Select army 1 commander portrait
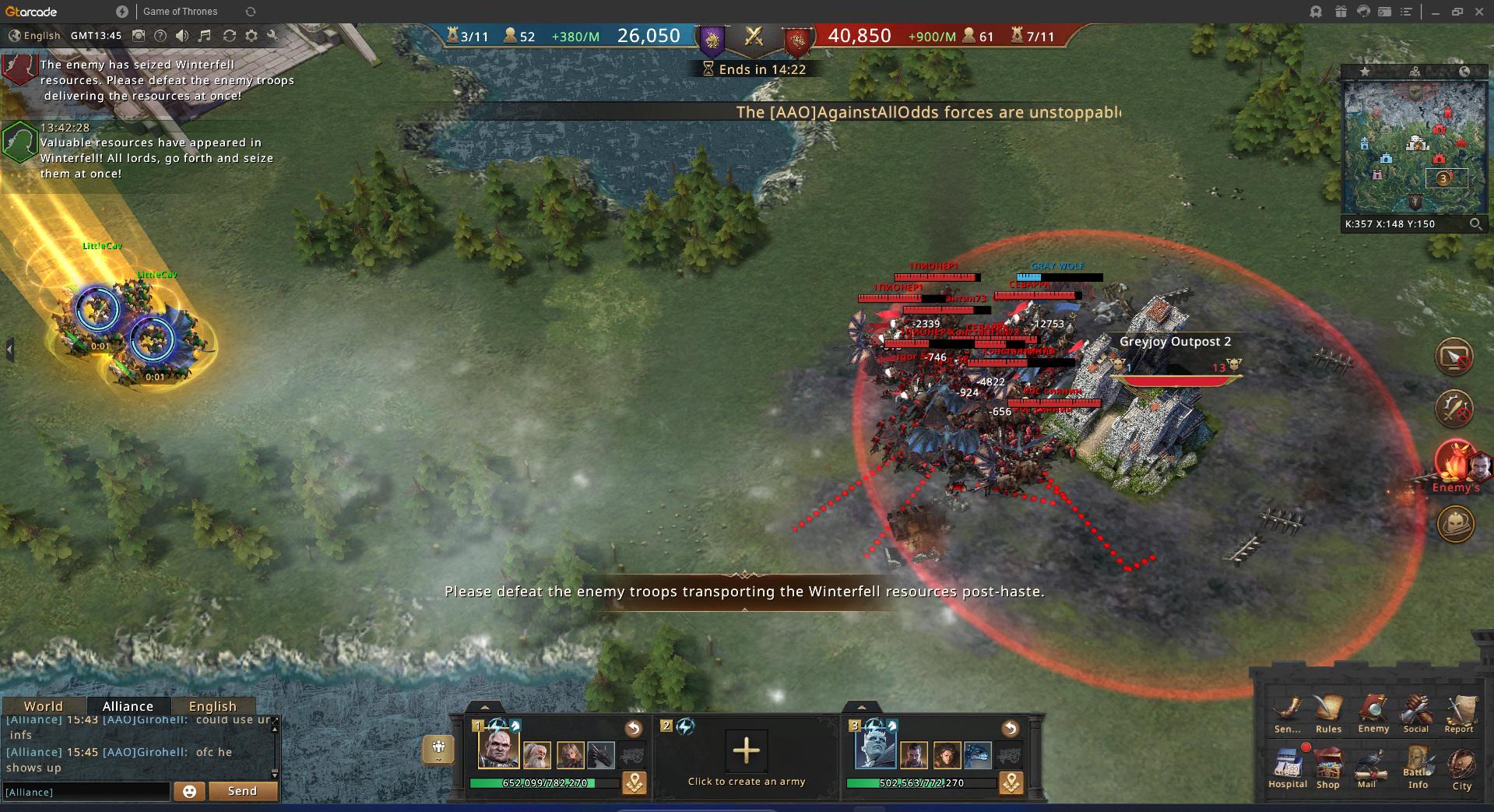The height and width of the screenshot is (812, 1494). (x=497, y=748)
